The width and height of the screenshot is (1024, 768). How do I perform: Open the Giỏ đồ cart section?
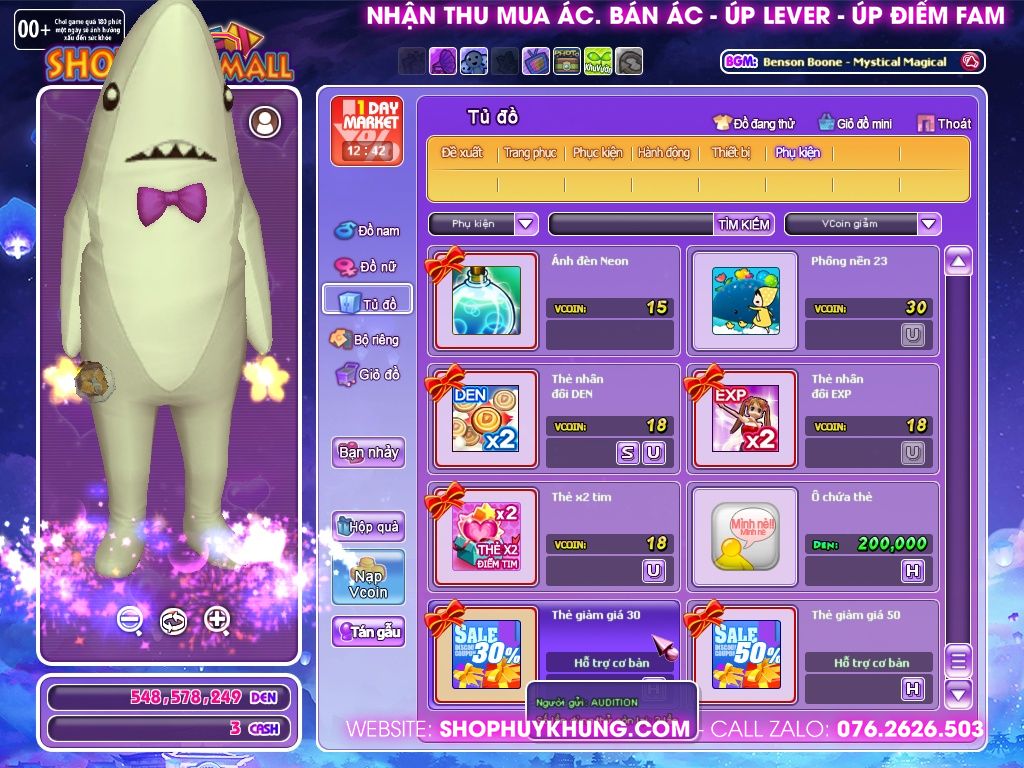367,375
